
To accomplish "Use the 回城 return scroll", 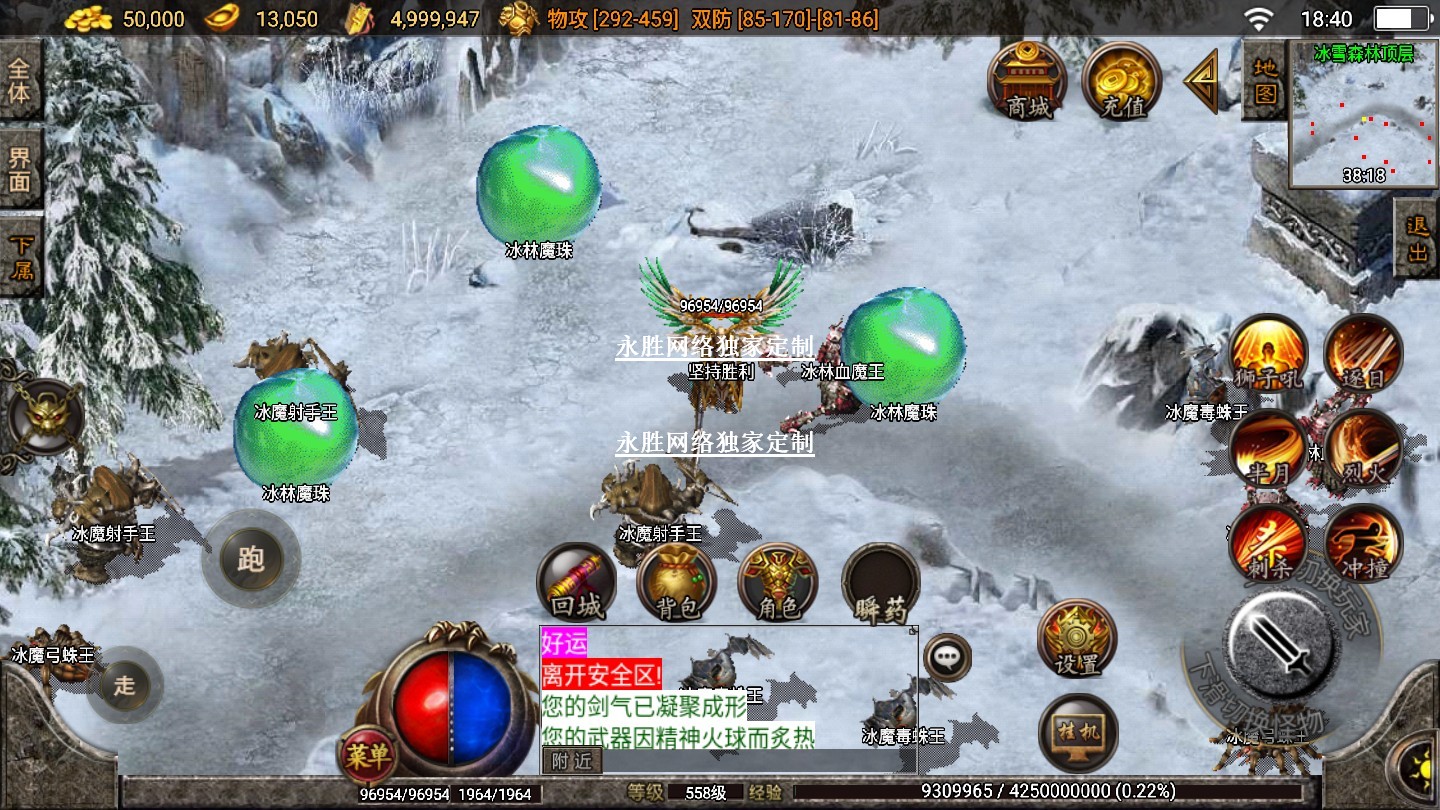I will pos(577,584).
